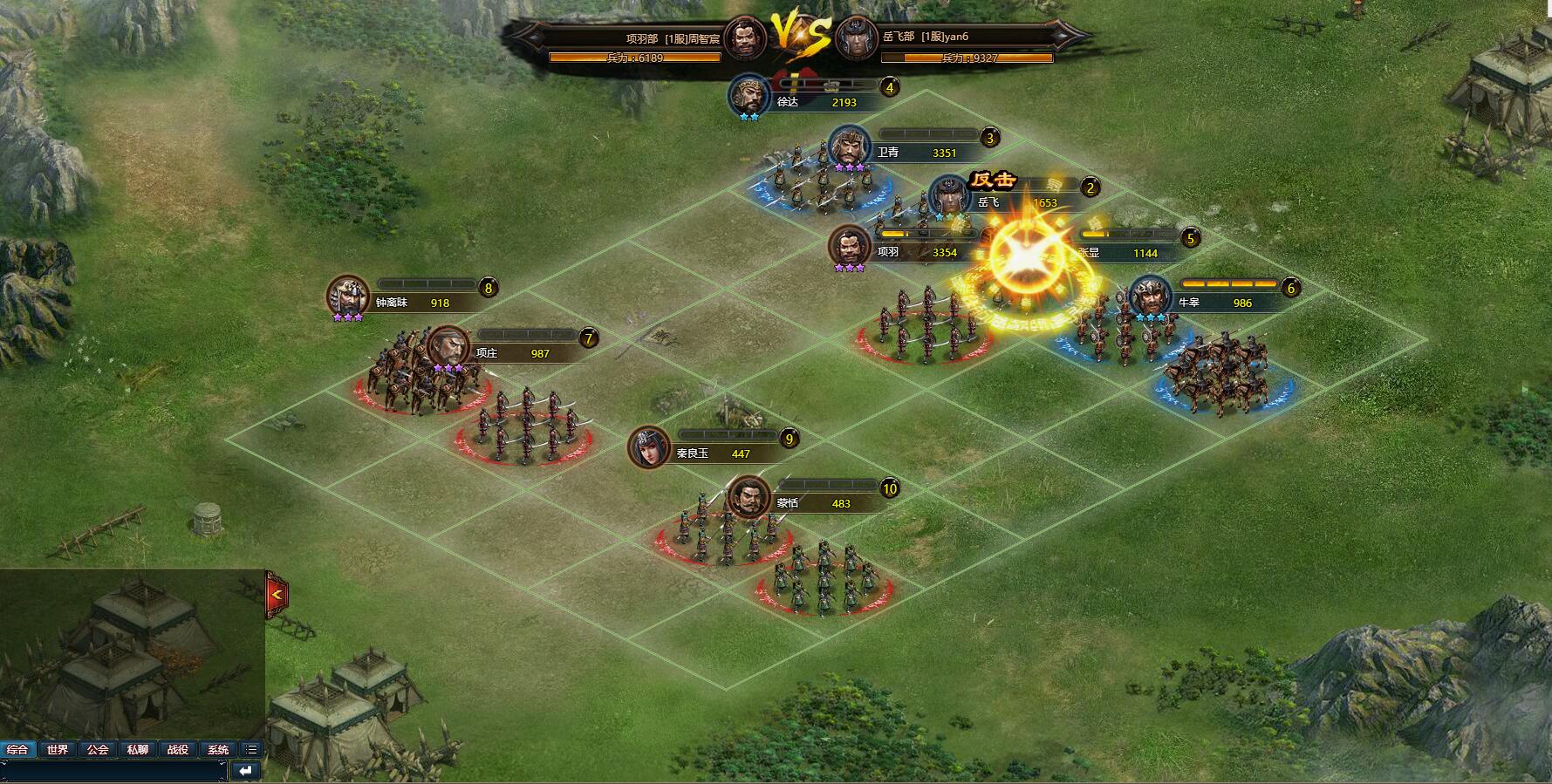This screenshot has width=1552, height=784.
Task: Select general 钟离昧's portrait
Action: 348,297
